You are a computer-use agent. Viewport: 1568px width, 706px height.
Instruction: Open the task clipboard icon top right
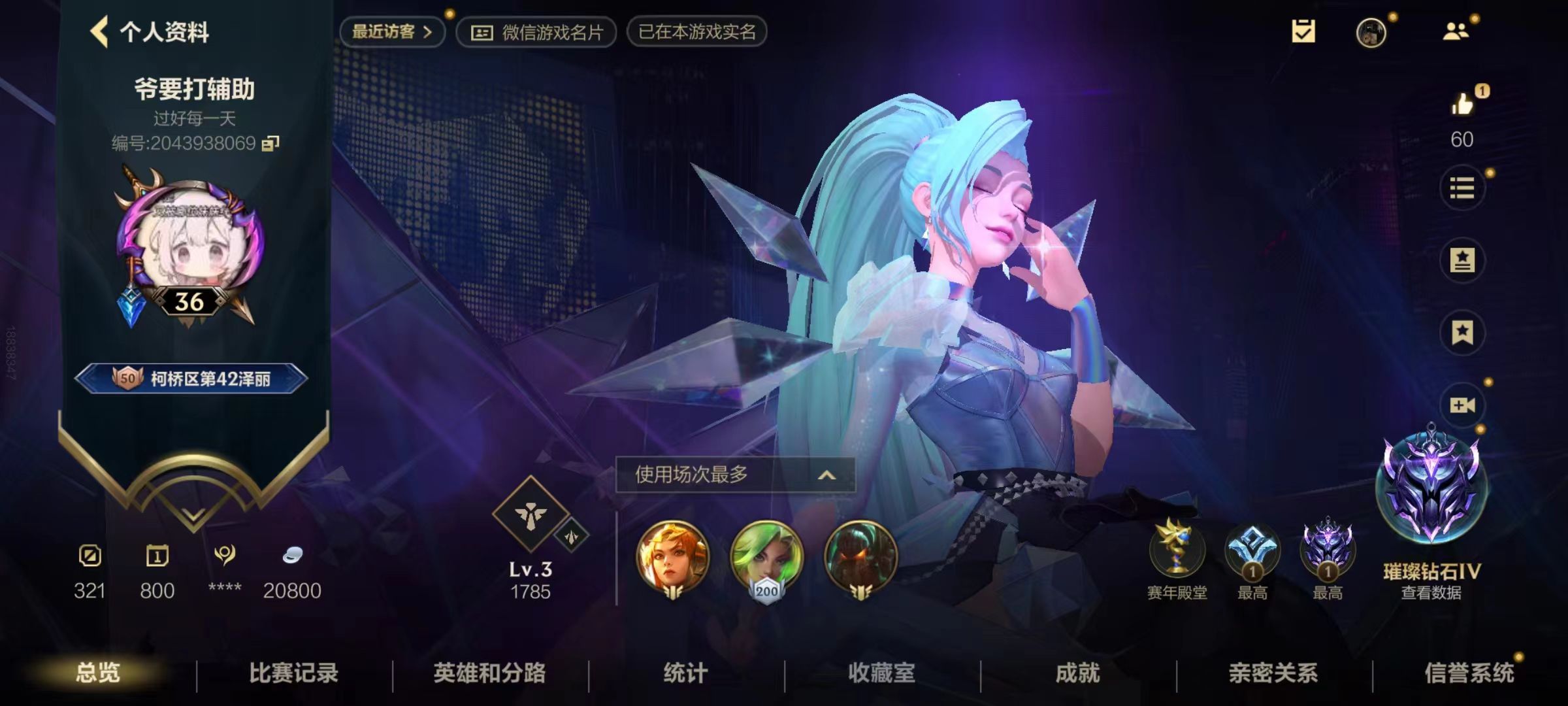pyautogui.click(x=1304, y=31)
